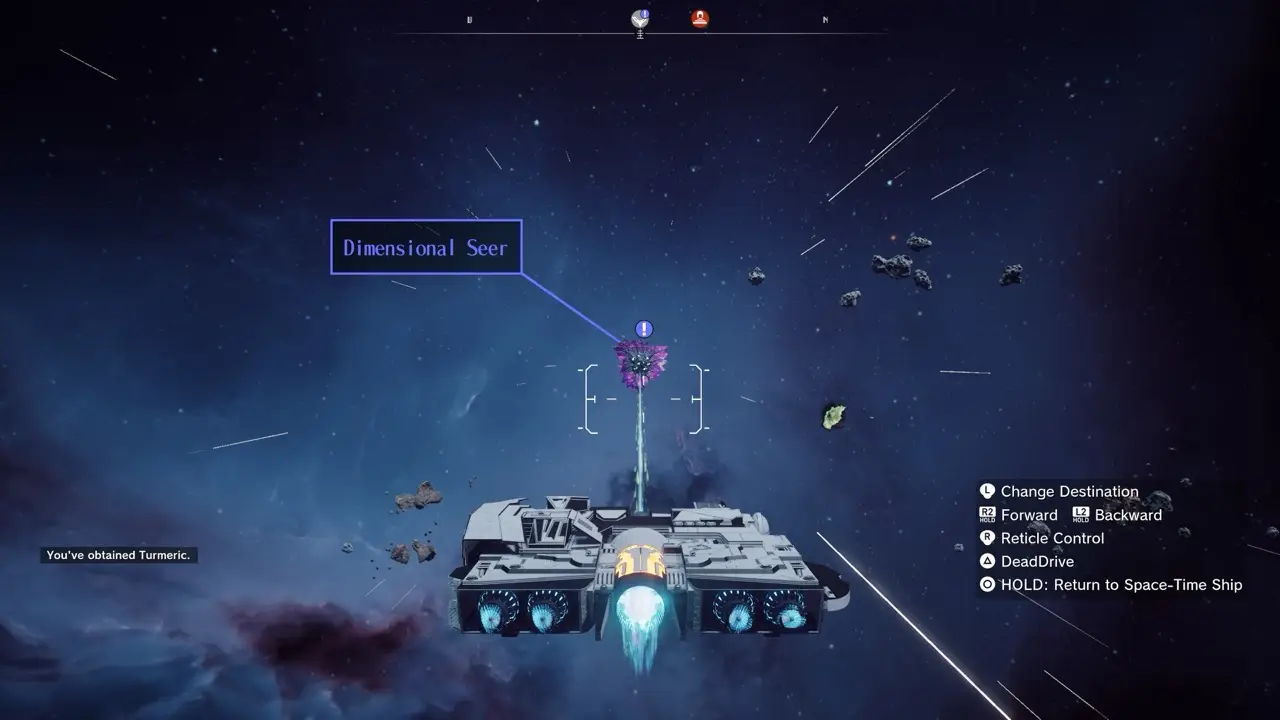Click the red ship marker on the compass

pos(700,18)
